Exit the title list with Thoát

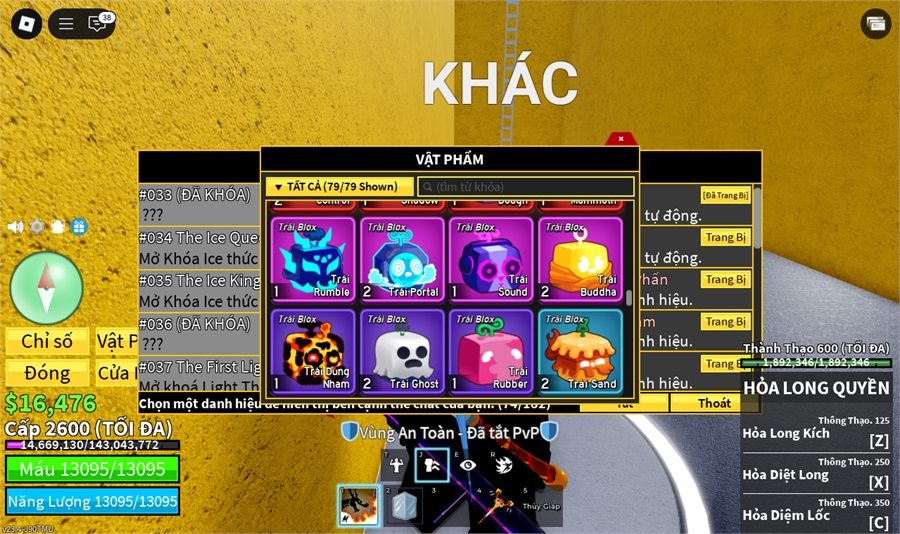click(x=714, y=403)
